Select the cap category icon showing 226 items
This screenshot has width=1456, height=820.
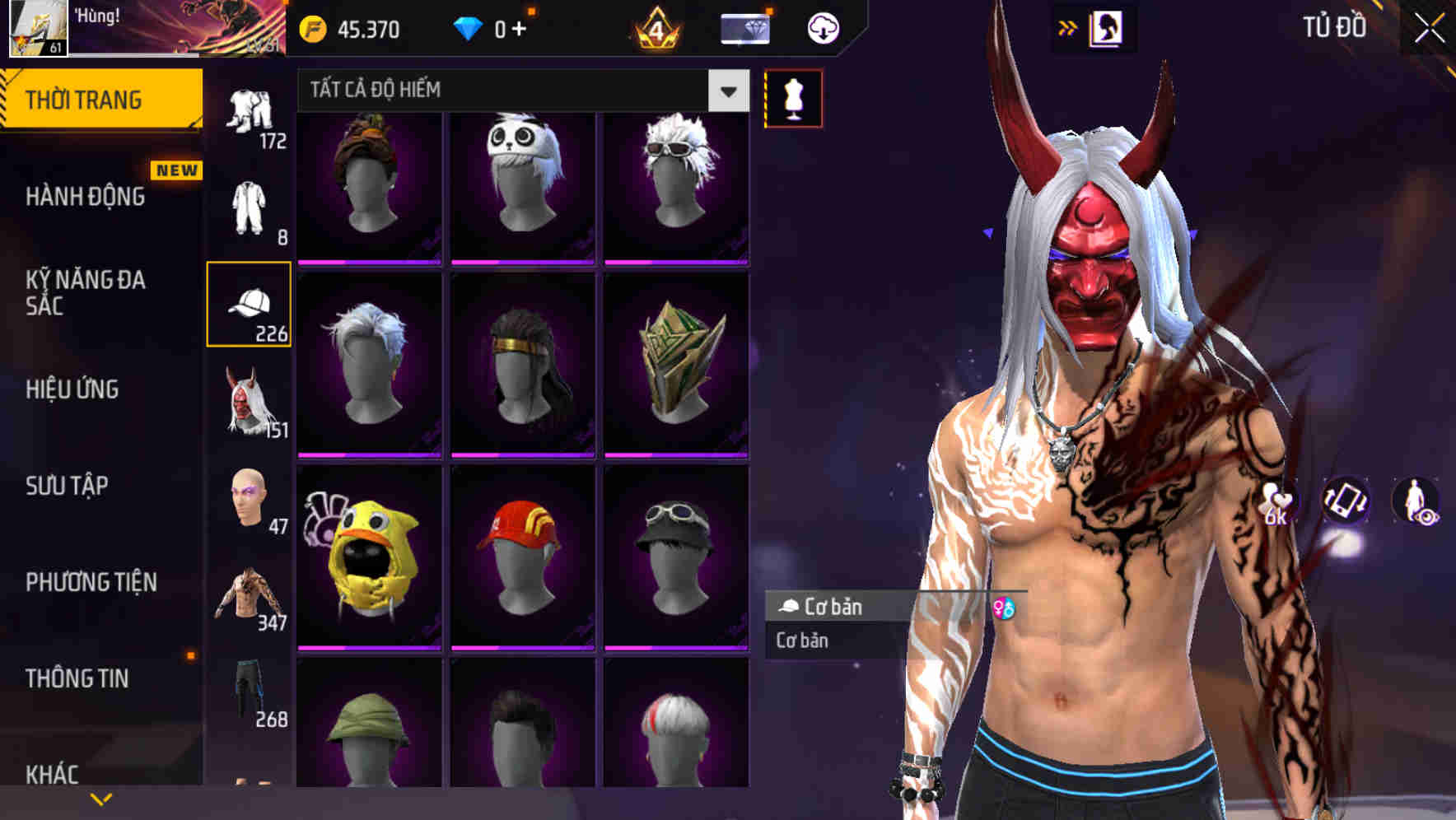coord(250,305)
